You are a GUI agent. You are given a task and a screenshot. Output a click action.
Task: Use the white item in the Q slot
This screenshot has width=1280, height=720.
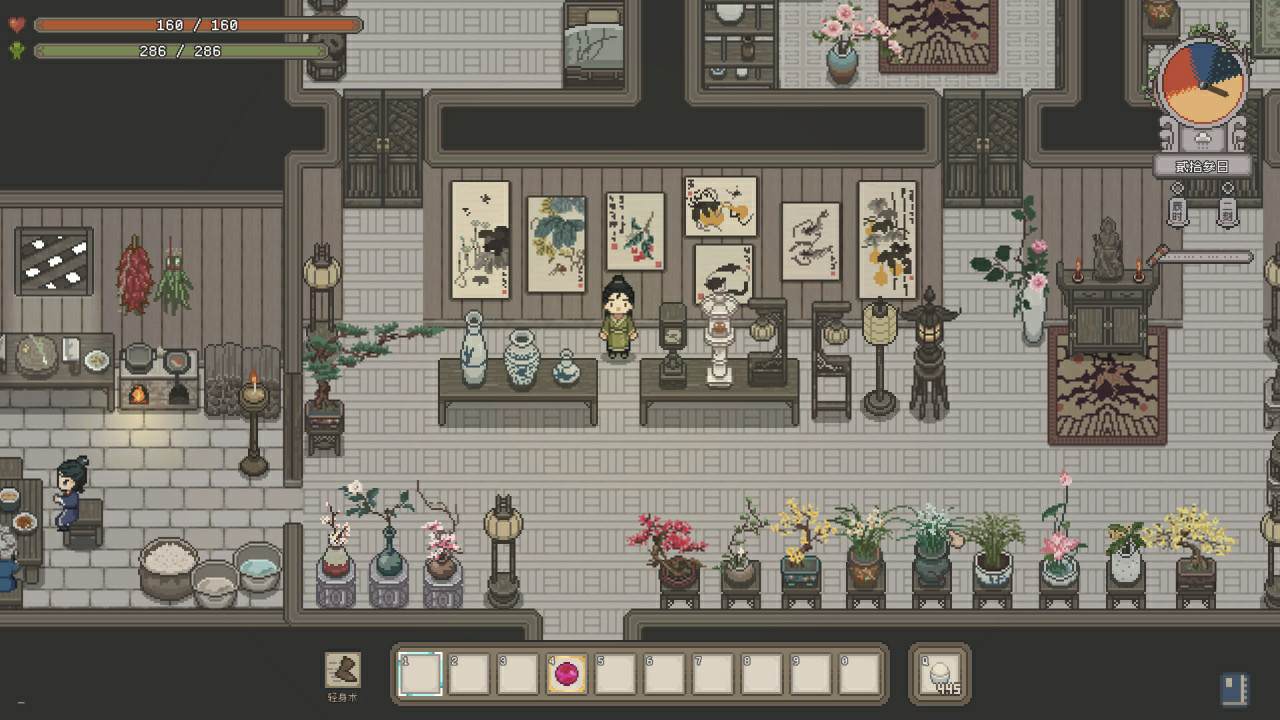[x=941, y=674]
